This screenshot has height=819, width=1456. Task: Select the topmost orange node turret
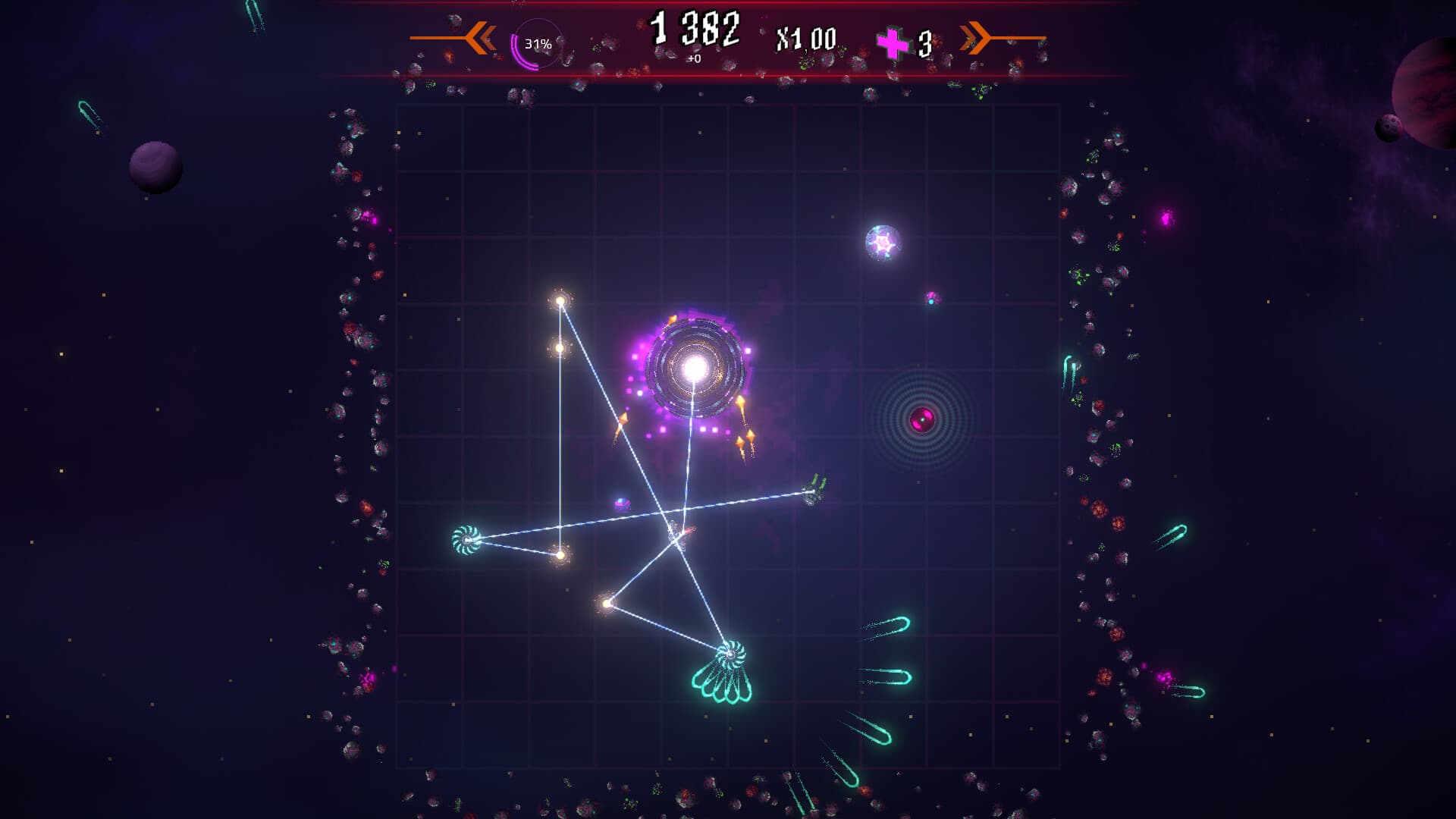559,301
